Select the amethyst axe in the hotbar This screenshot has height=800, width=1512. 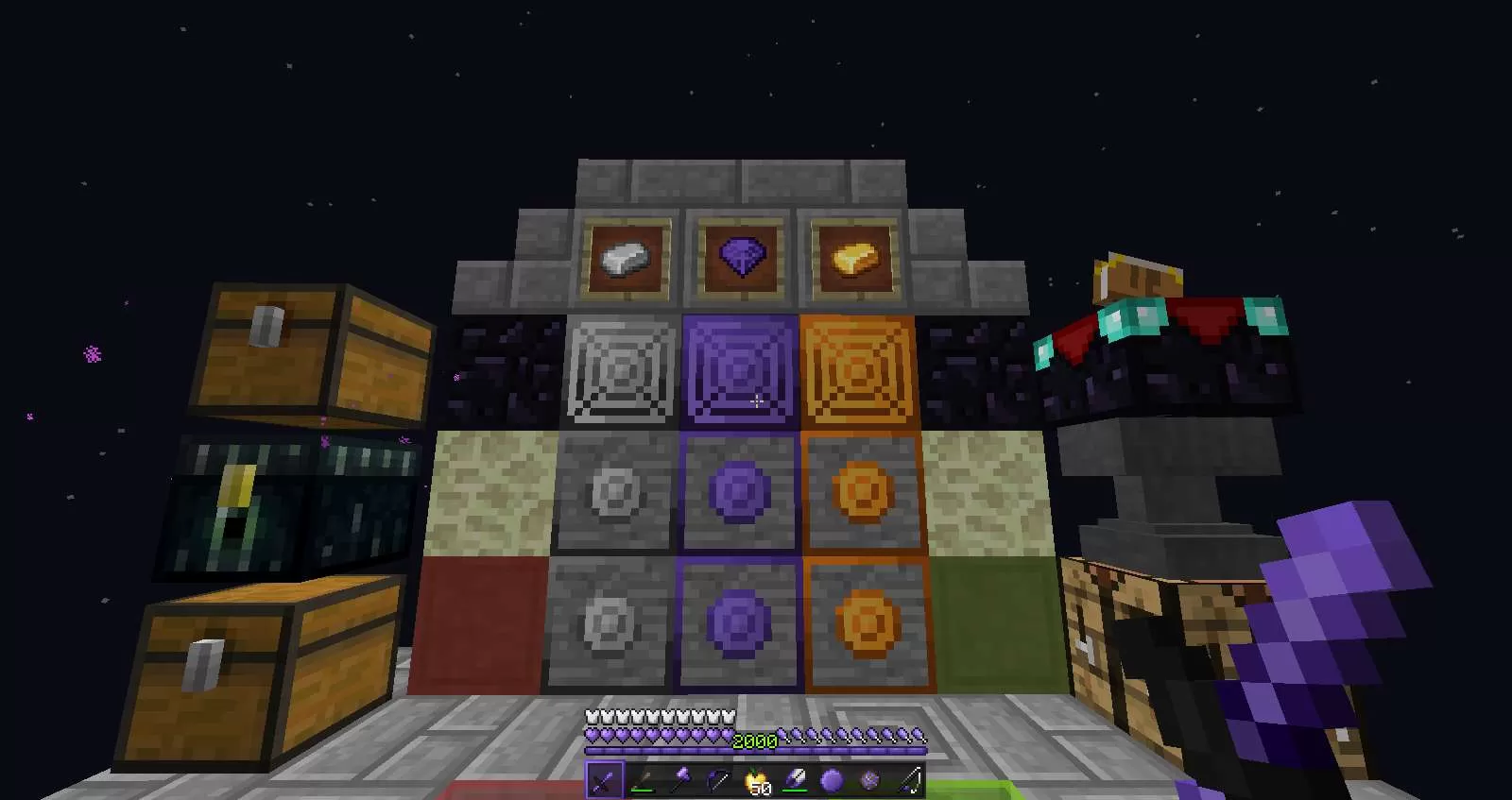coord(682,779)
